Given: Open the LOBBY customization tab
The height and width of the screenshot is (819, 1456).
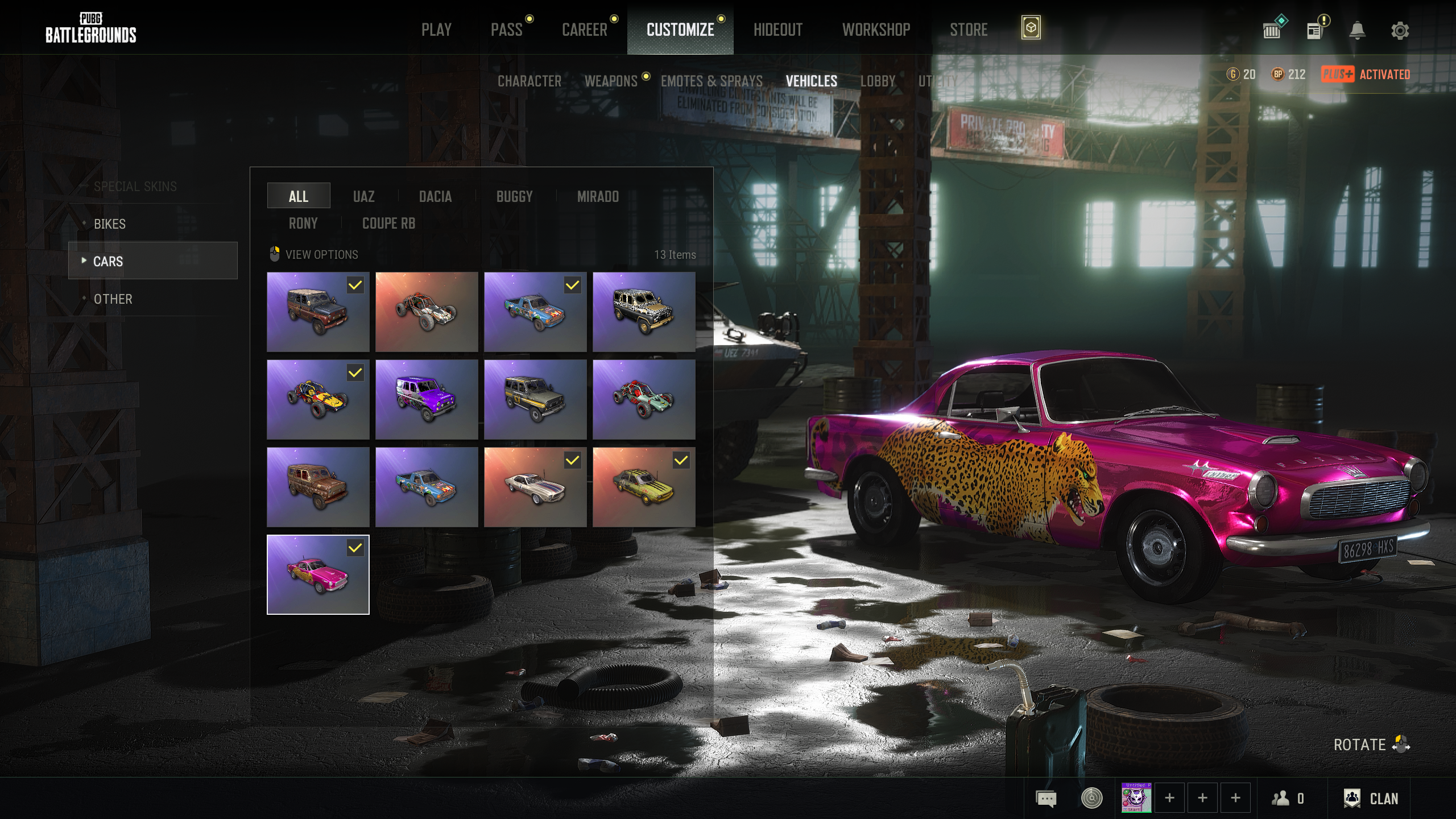Looking at the screenshot, I should click(878, 81).
